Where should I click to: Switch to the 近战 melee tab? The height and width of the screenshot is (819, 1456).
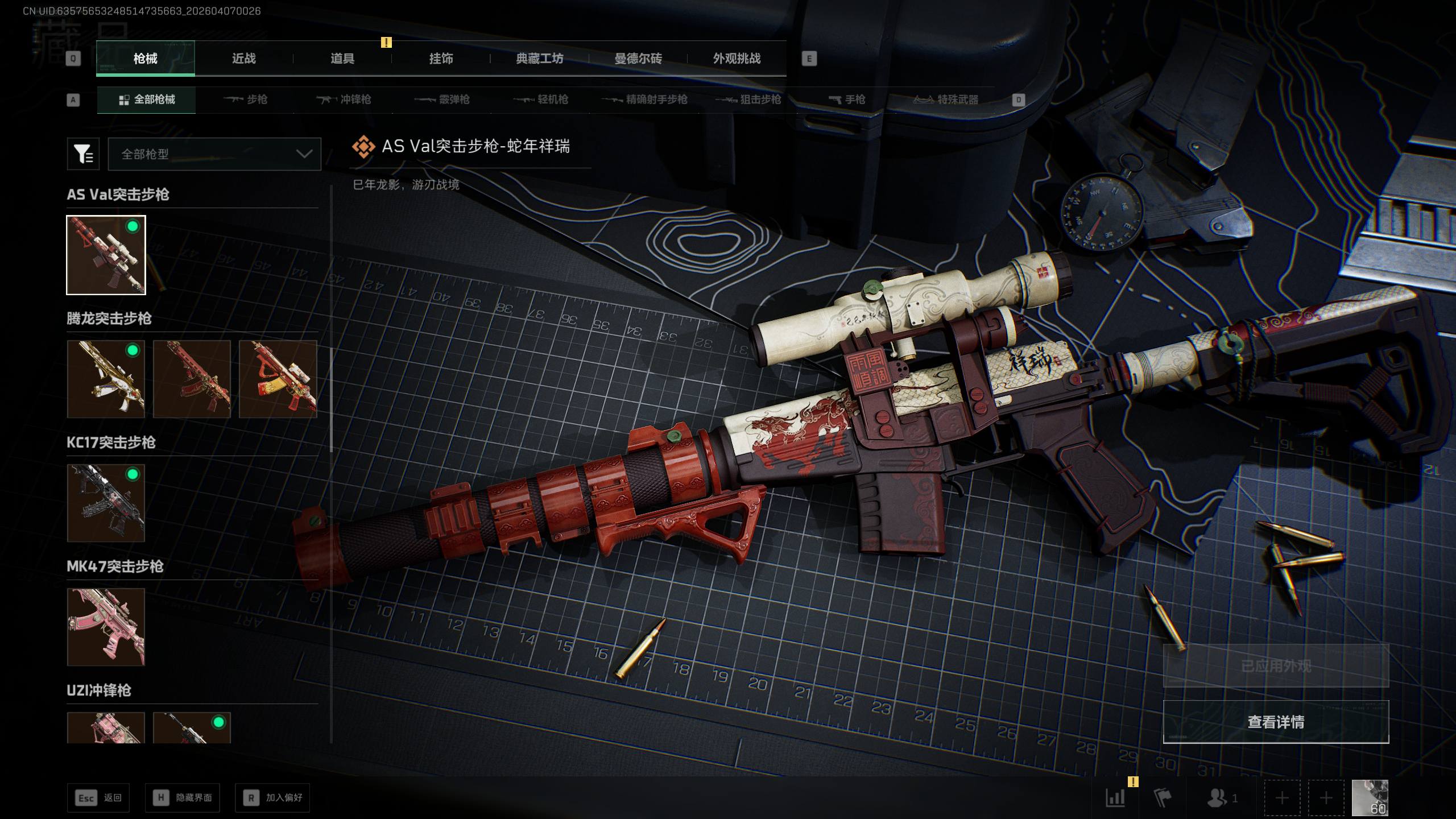coord(243,59)
